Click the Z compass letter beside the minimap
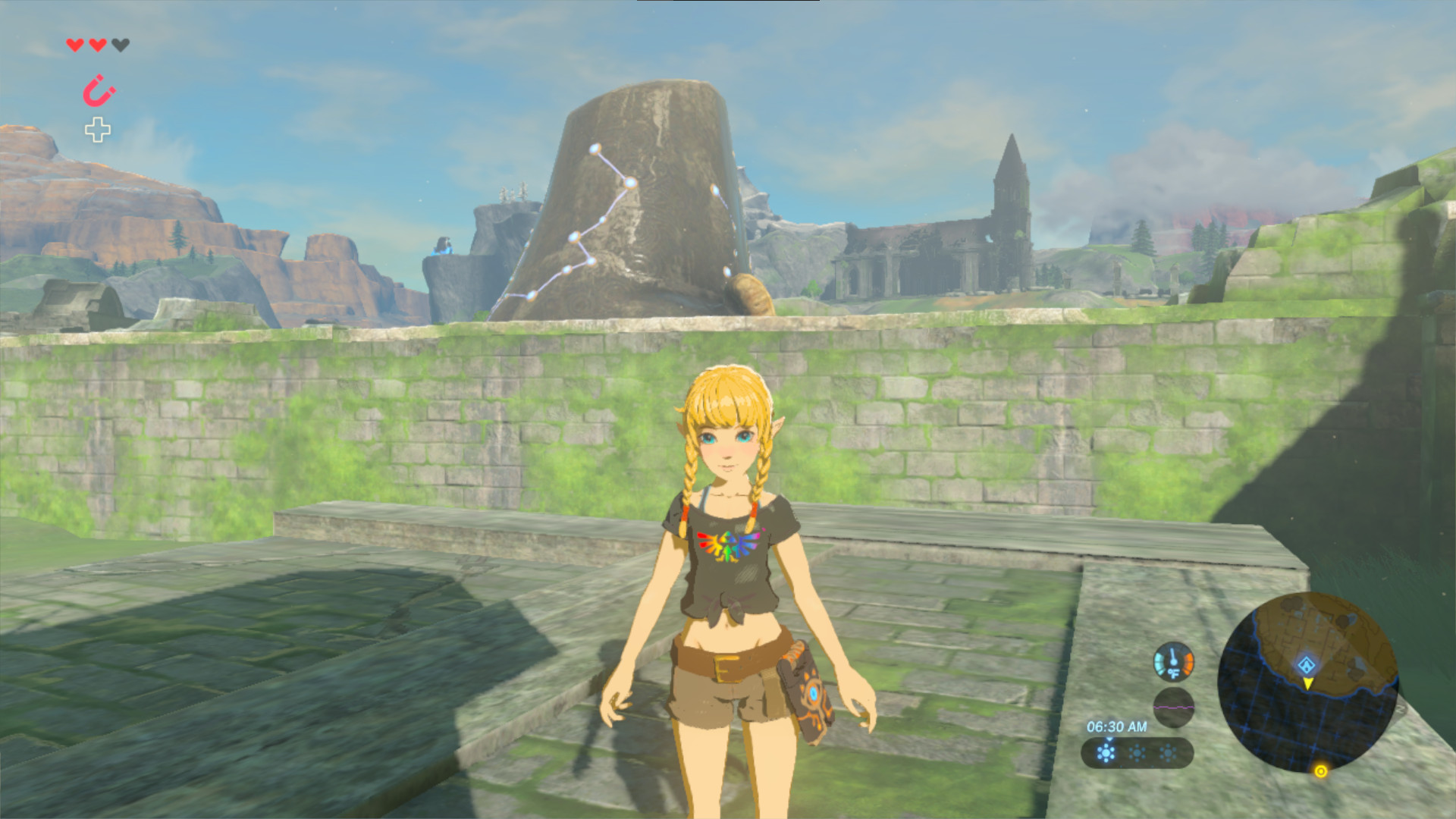 point(1401,708)
